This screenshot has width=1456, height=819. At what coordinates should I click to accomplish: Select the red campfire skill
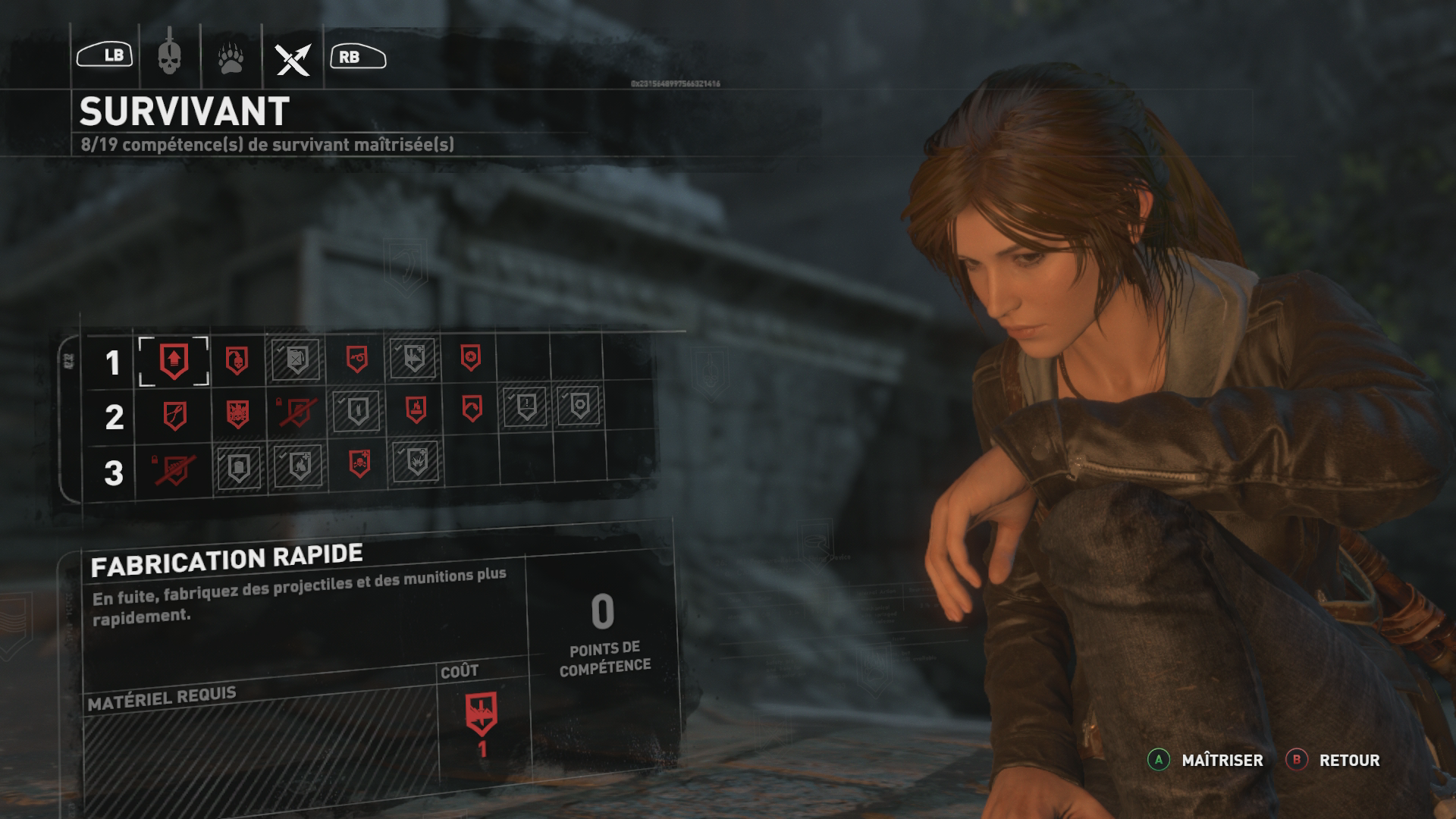[x=416, y=409]
